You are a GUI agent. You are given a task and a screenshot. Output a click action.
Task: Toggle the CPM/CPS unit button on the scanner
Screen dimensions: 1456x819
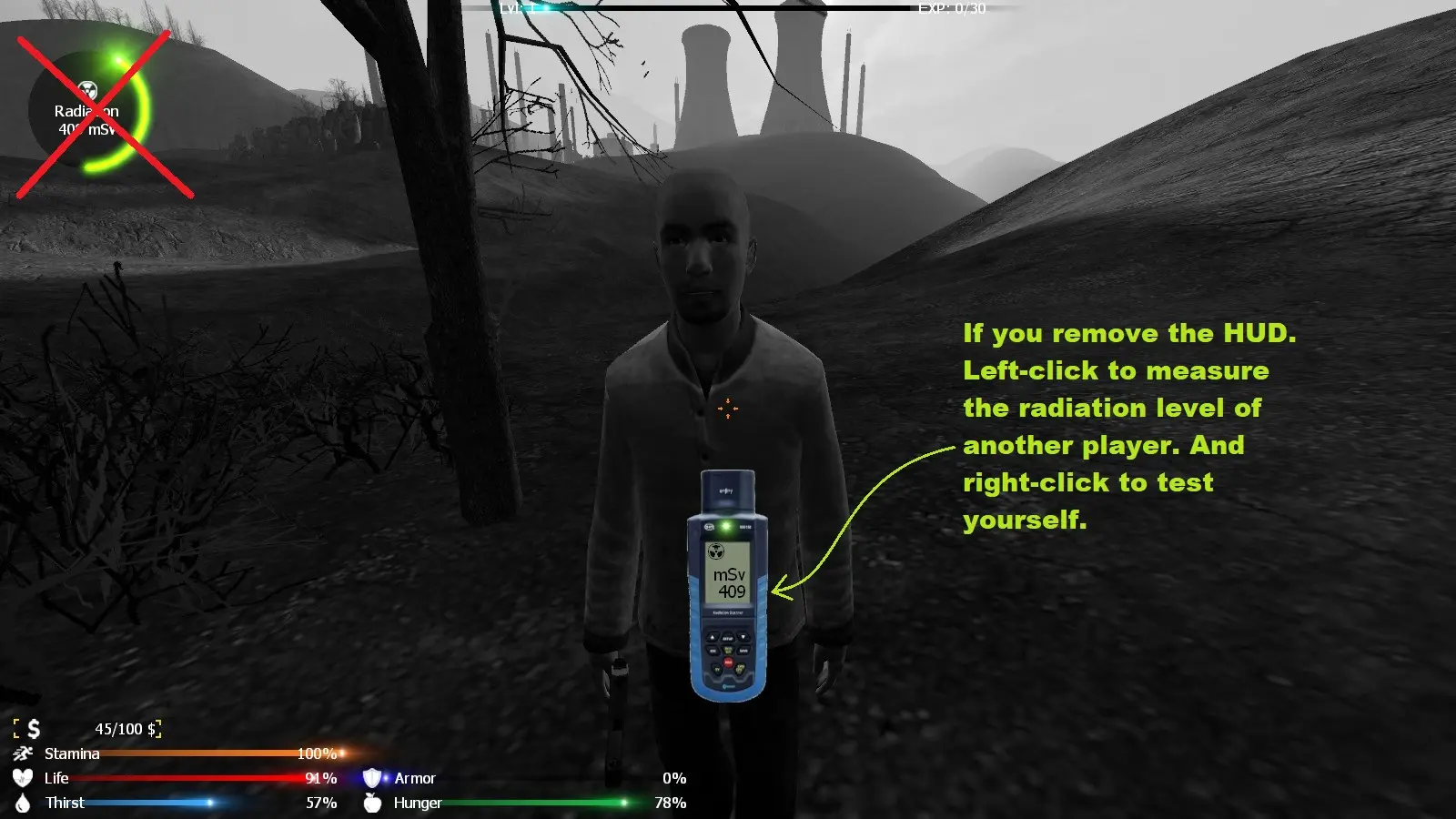pos(740,670)
